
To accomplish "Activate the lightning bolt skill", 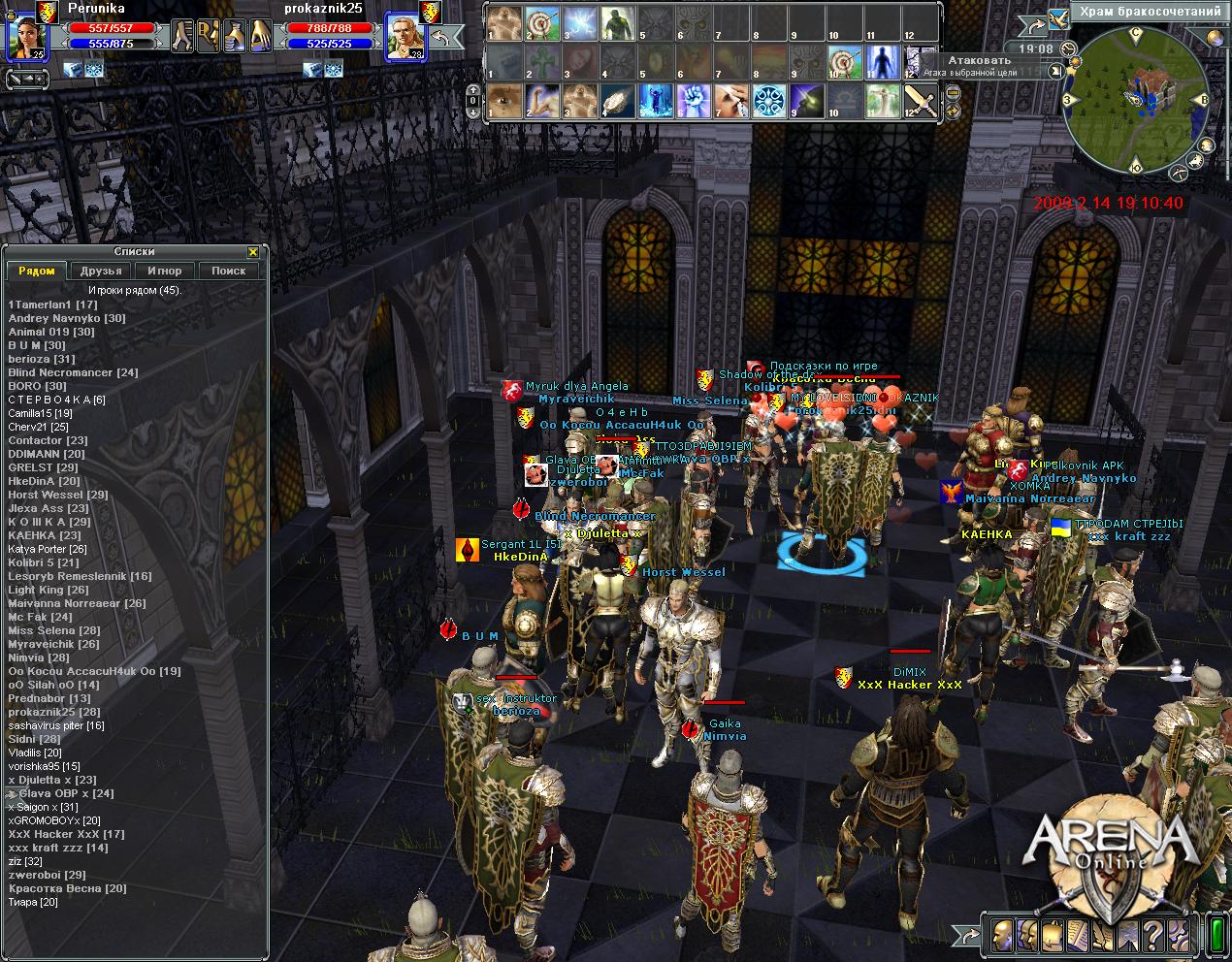I will click(x=580, y=22).
